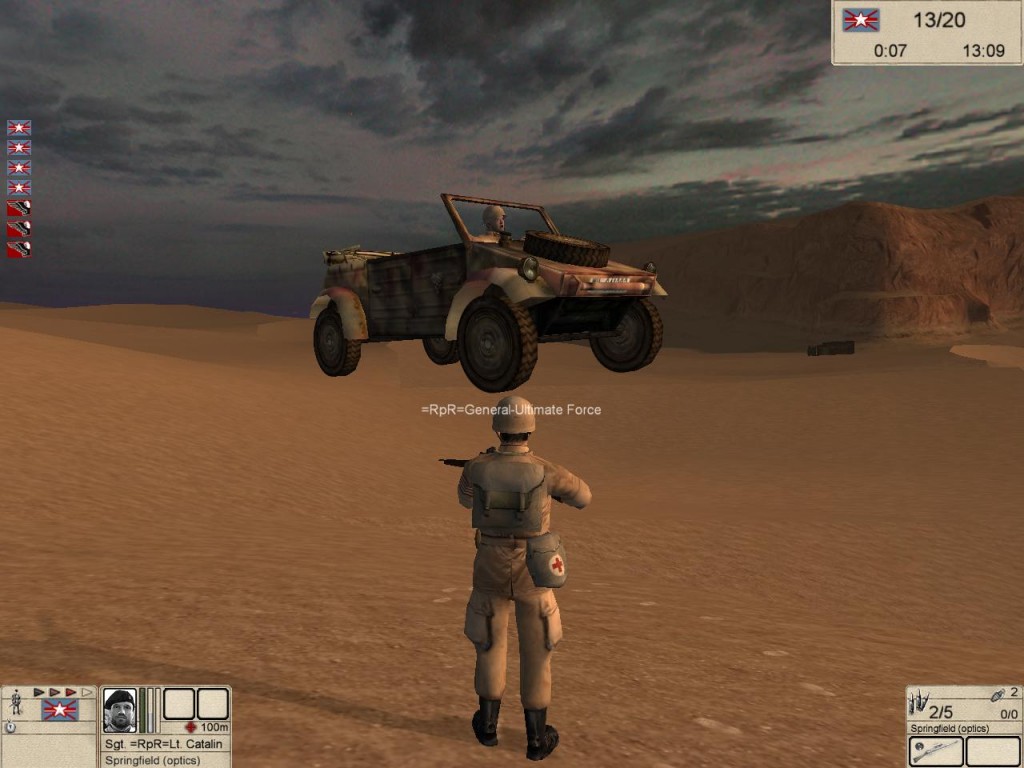The image size is (1024, 768).
Task: Select the Springfield rifle weapon slot
Action: [x=936, y=751]
